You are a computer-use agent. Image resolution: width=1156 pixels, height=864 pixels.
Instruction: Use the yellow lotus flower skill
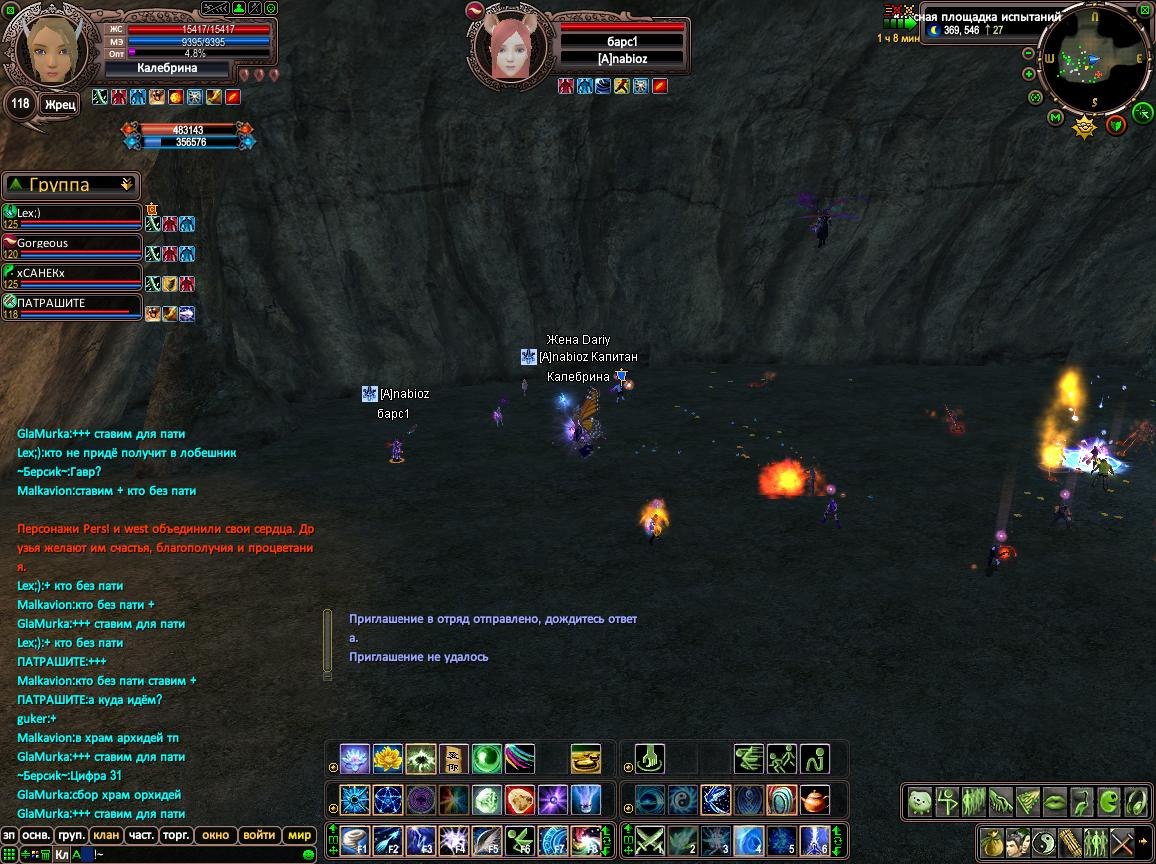pyautogui.click(x=387, y=758)
